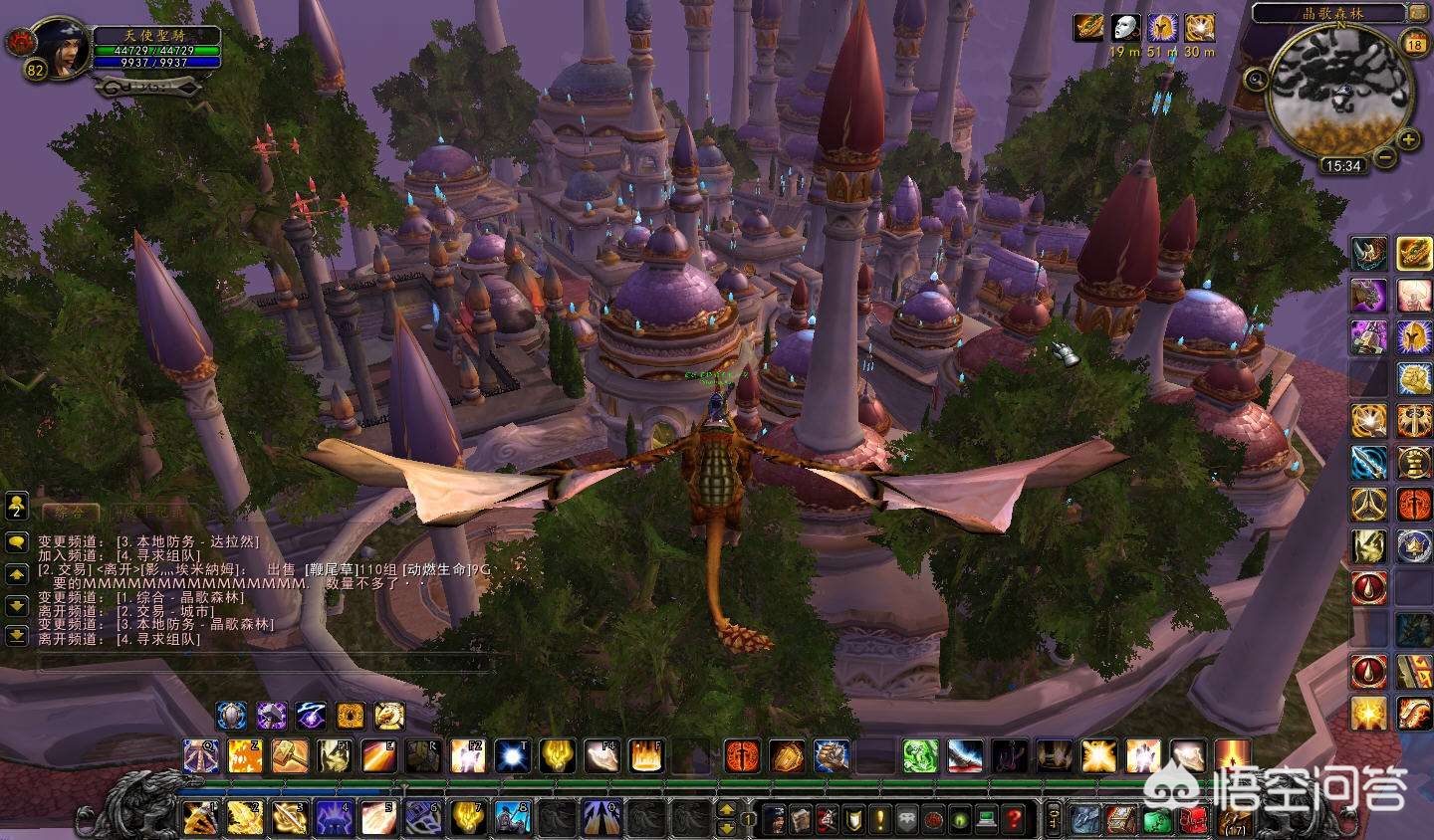Zoom in the minimap with plus button
The image size is (1434, 840).
click(1407, 140)
